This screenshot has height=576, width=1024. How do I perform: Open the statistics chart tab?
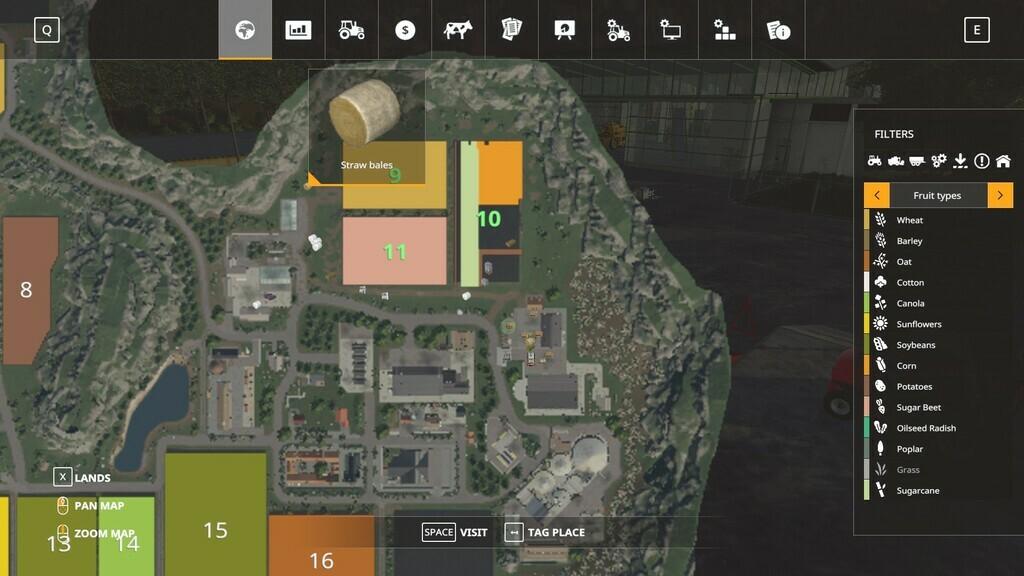[x=298, y=30]
